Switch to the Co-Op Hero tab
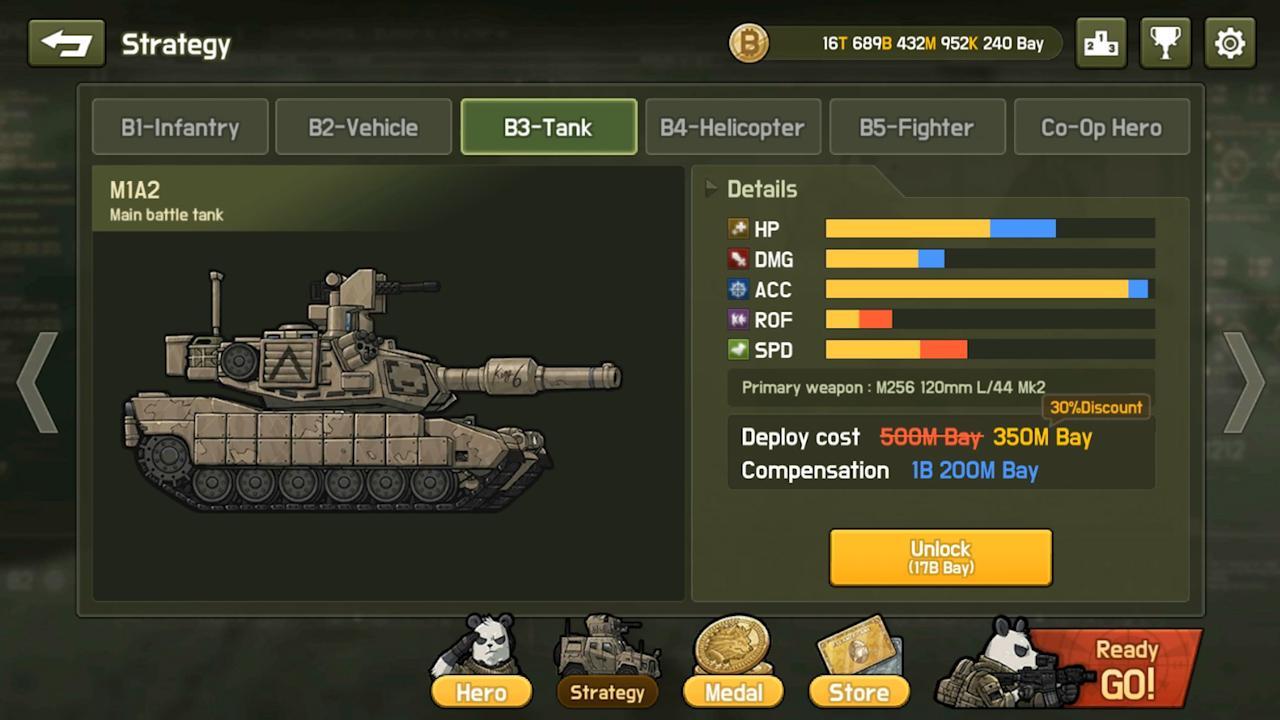Image resolution: width=1280 pixels, height=720 pixels. point(1101,127)
